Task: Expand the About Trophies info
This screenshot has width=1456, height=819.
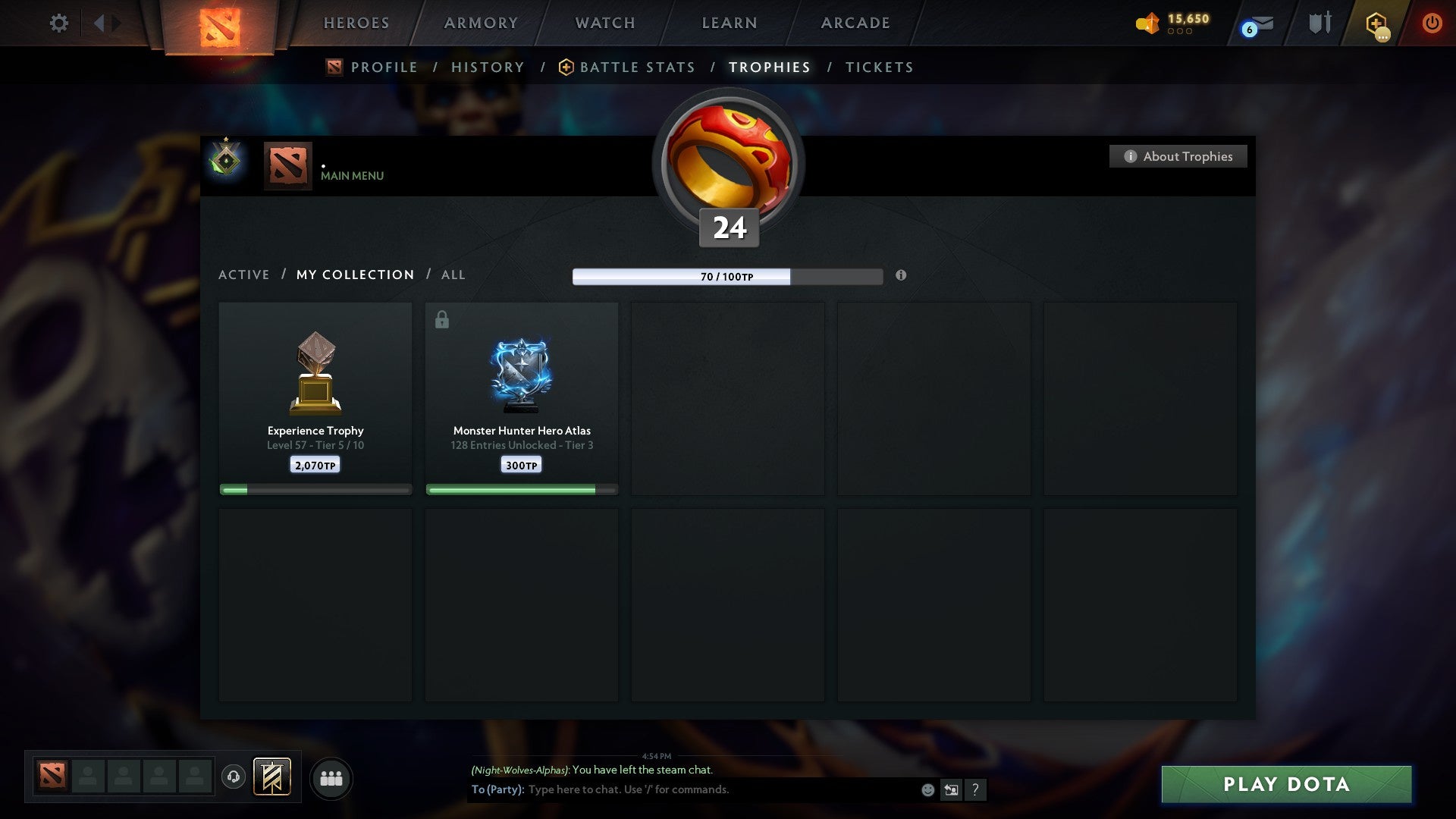Action: pos(1178,156)
